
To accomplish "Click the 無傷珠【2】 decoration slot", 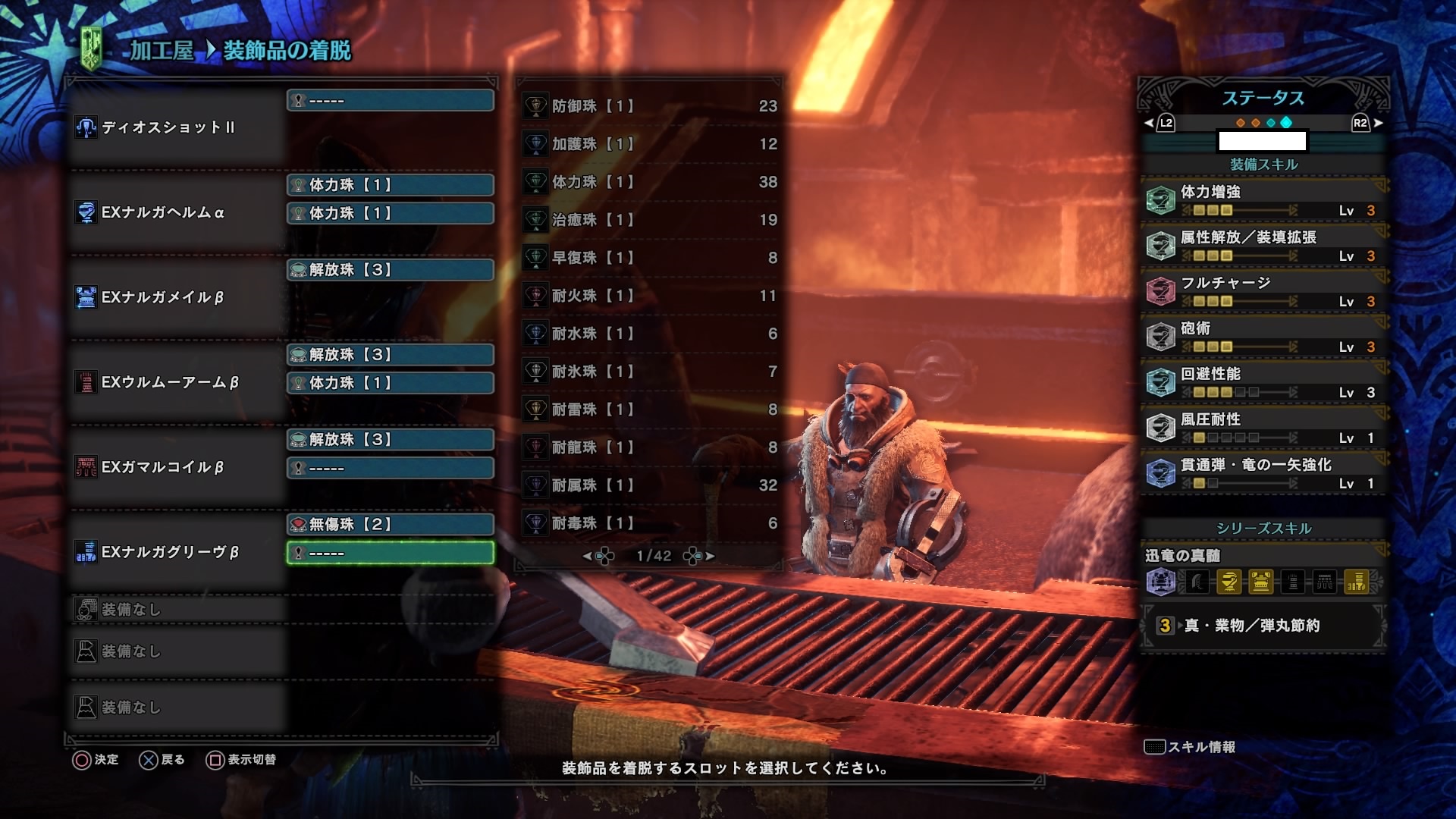I will coord(391,524).
